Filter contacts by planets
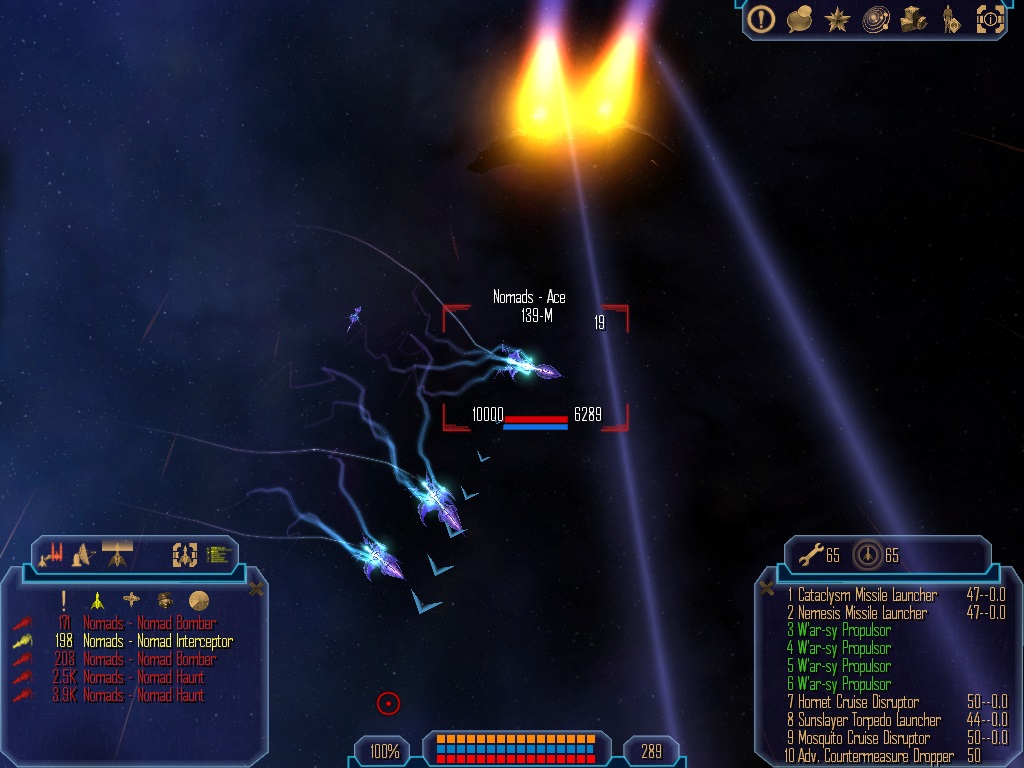 coord(199,601)
